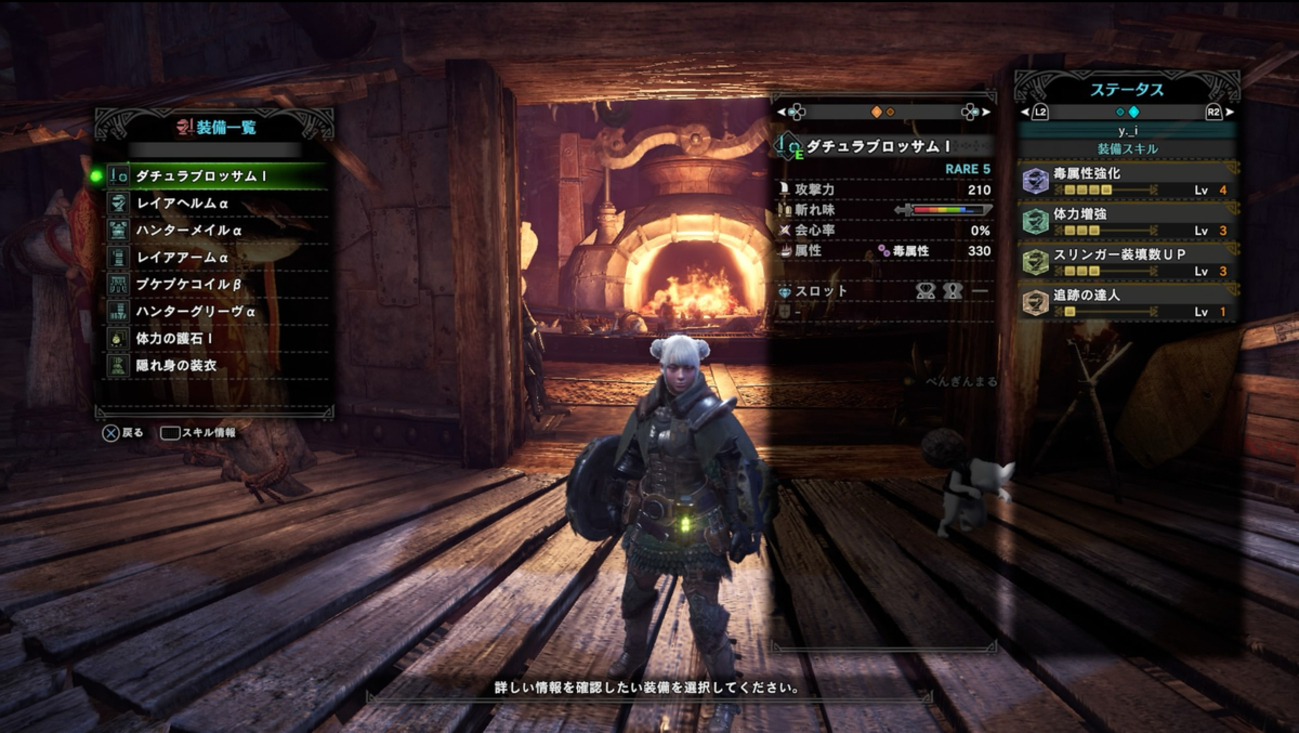
Task: Choose the ハンターグリーヴα leg armor entry
Action: tap(215, 311)
